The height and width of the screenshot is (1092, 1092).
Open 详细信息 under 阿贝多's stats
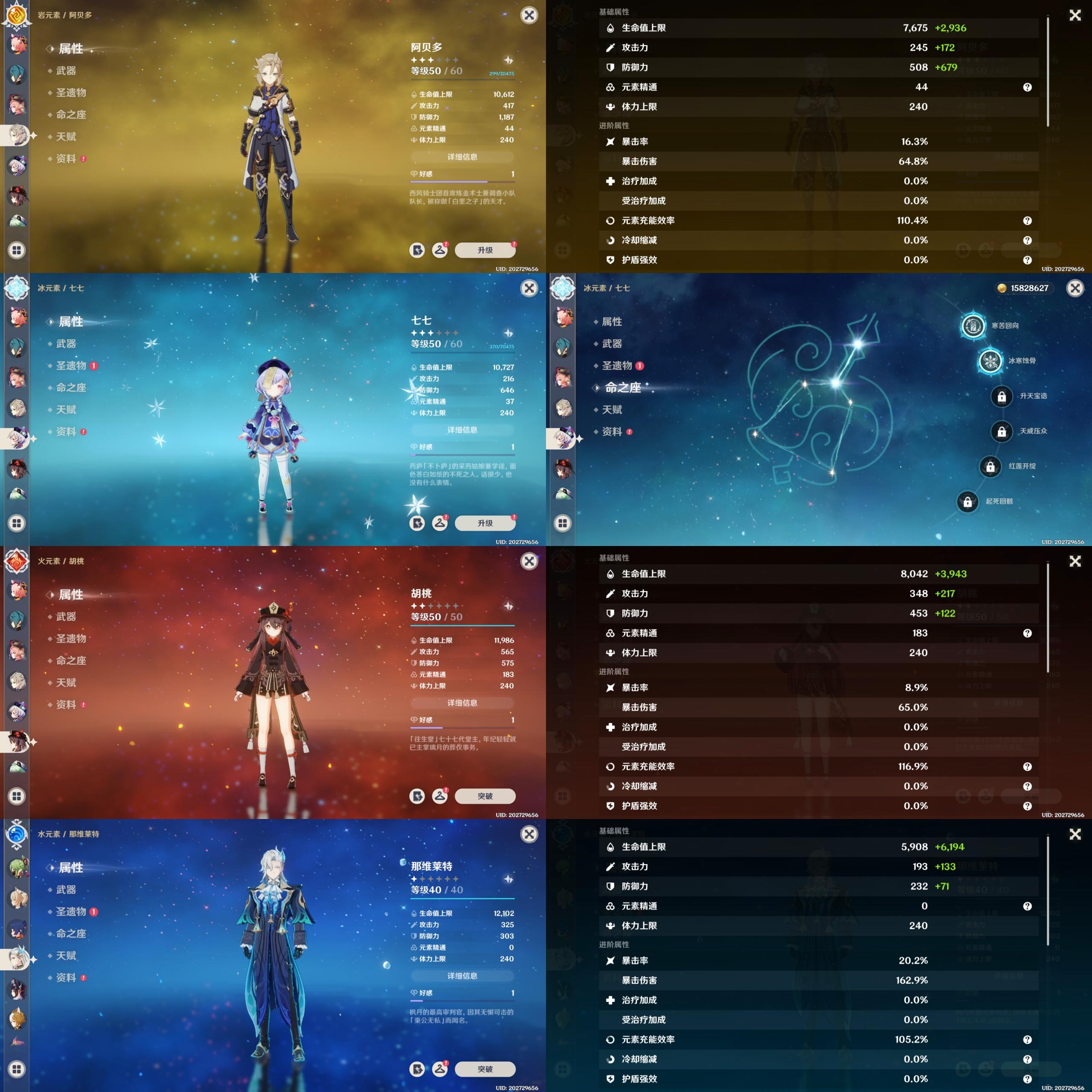[462, 157]
